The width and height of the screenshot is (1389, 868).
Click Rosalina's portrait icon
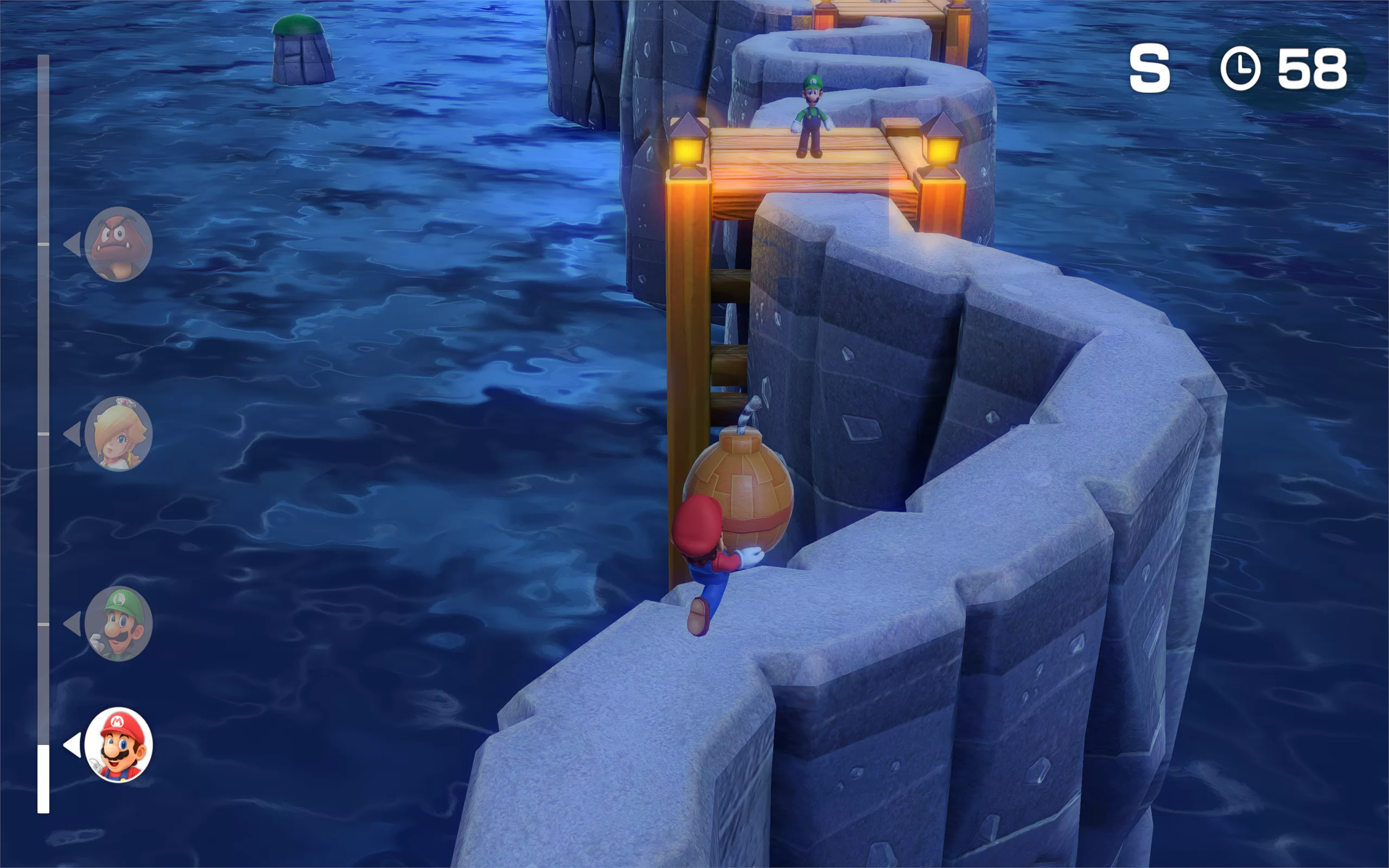118,434
